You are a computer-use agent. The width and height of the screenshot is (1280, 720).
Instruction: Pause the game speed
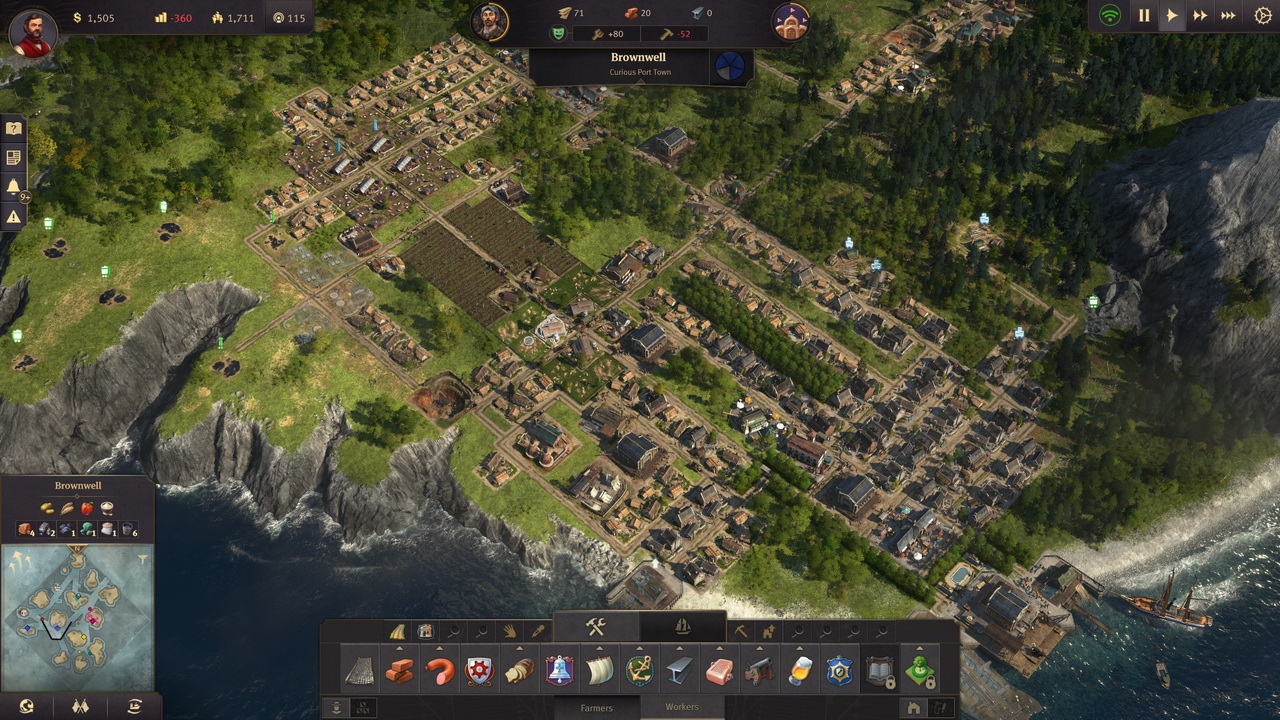coord(1144,16)
